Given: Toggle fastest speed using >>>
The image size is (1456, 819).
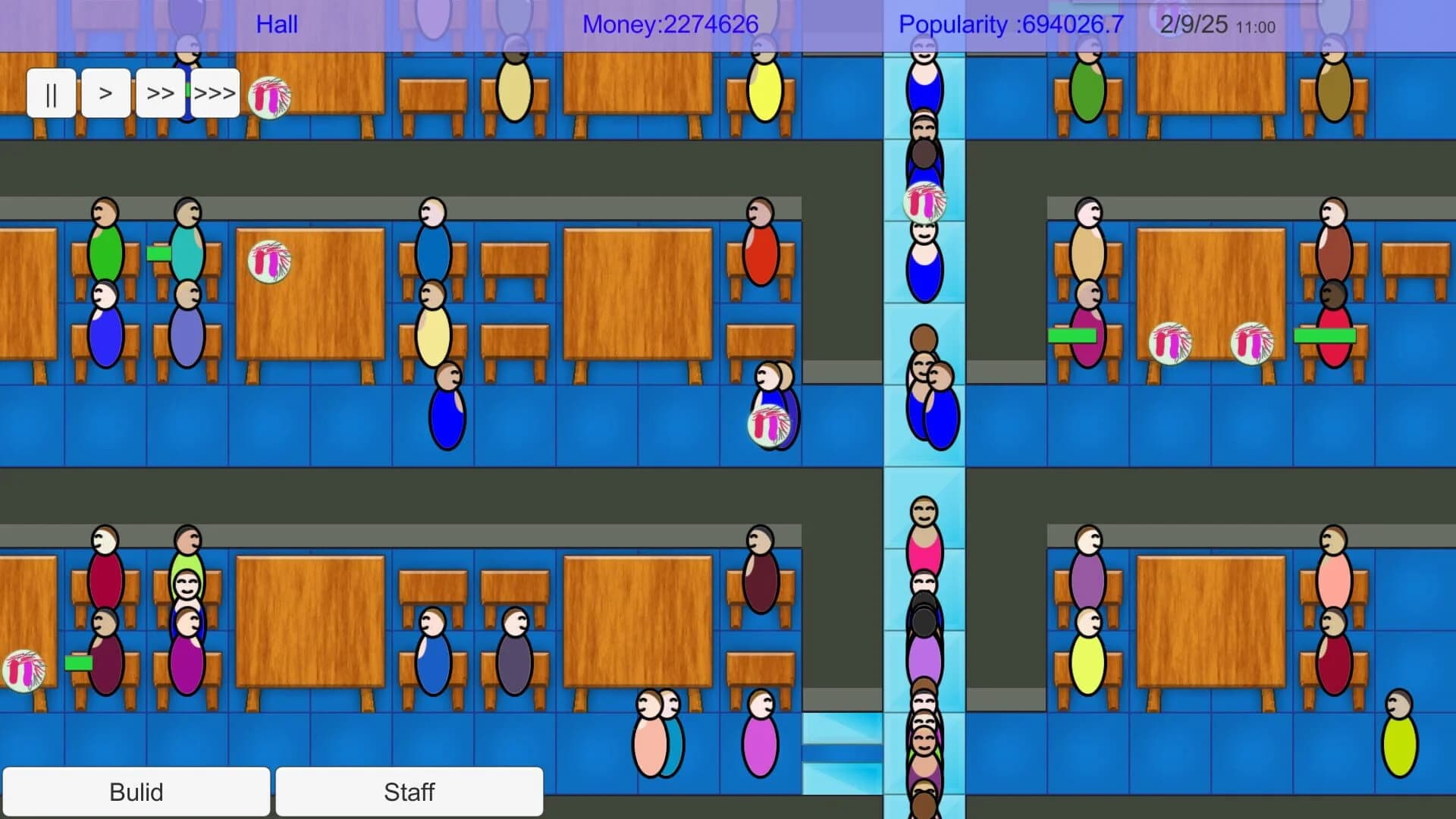Looking at the screenshot, I should click(215, 93).
